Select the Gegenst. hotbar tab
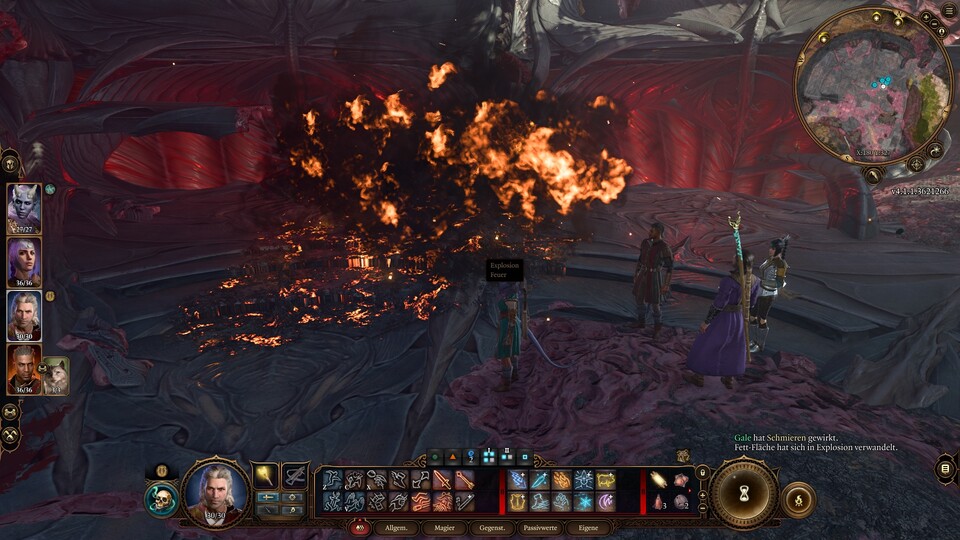Viewport: 960px width, 540px height. click(492, 527)
